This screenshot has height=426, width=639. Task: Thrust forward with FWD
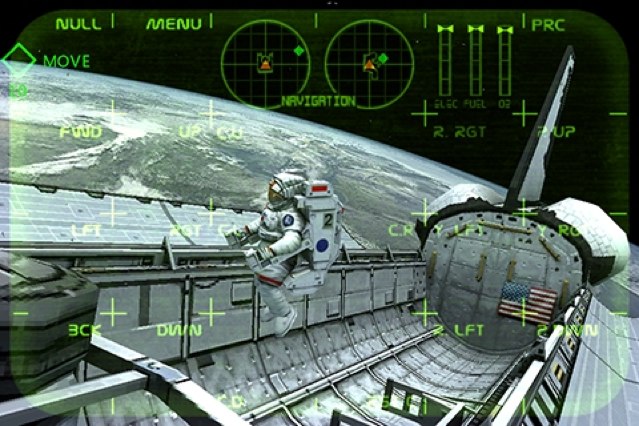pyautogui.click(x=80, y=131)
